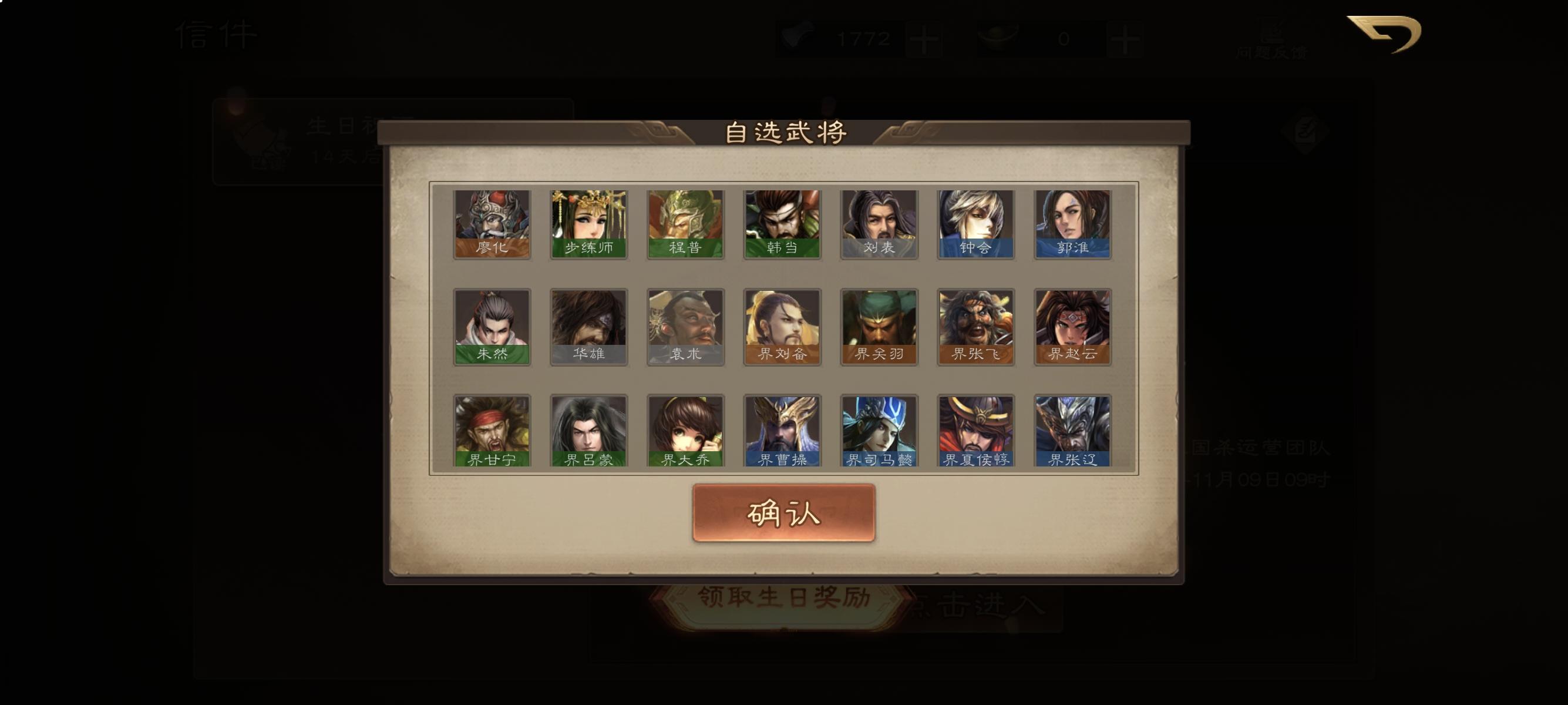This screenshot has width=1568, height=705.
Task: Select the 步练师 hero portrait
Action: pos(588,223)
